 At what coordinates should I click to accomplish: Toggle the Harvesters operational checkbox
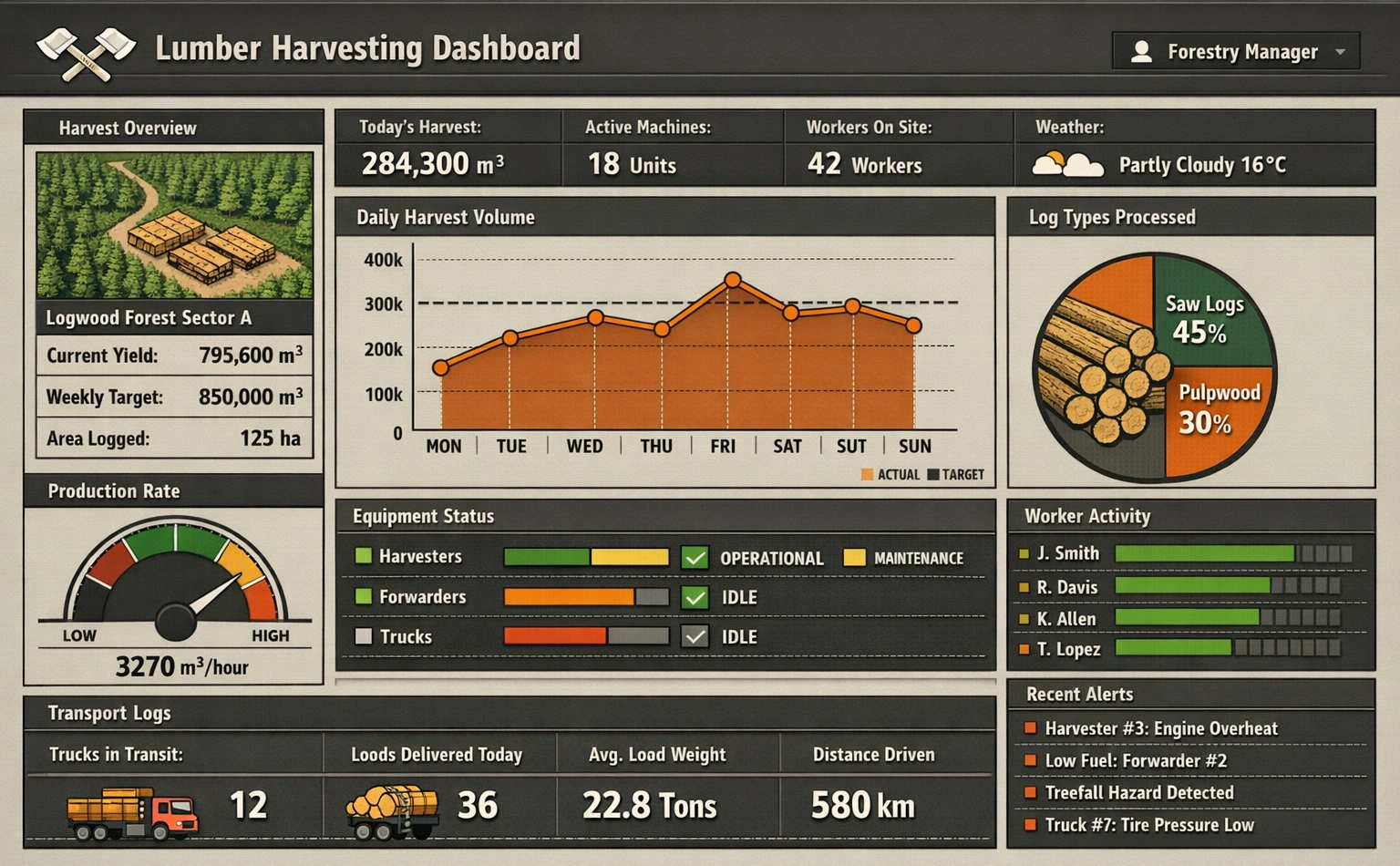(x=695, y=557)
